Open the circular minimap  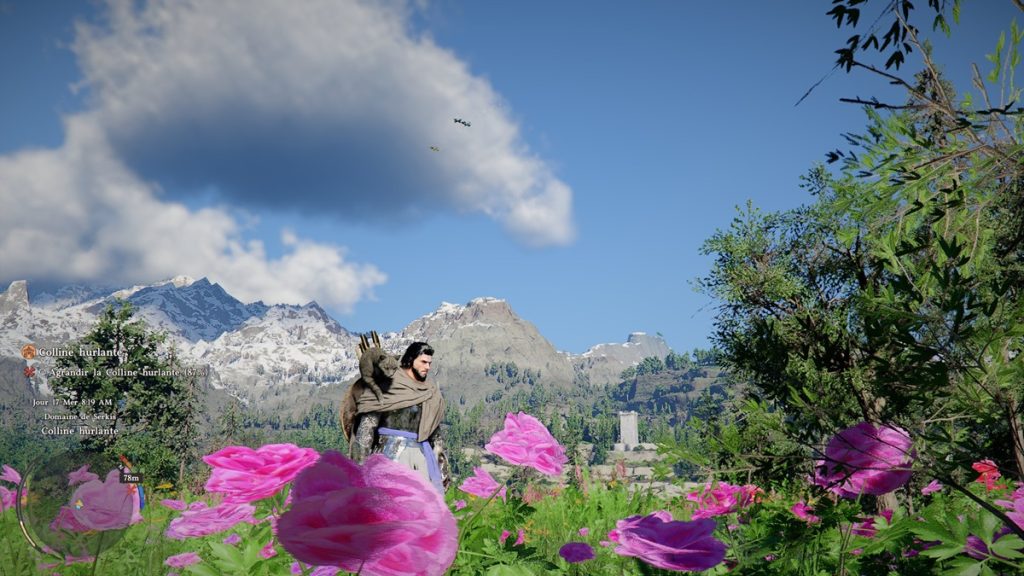point(80,505)
